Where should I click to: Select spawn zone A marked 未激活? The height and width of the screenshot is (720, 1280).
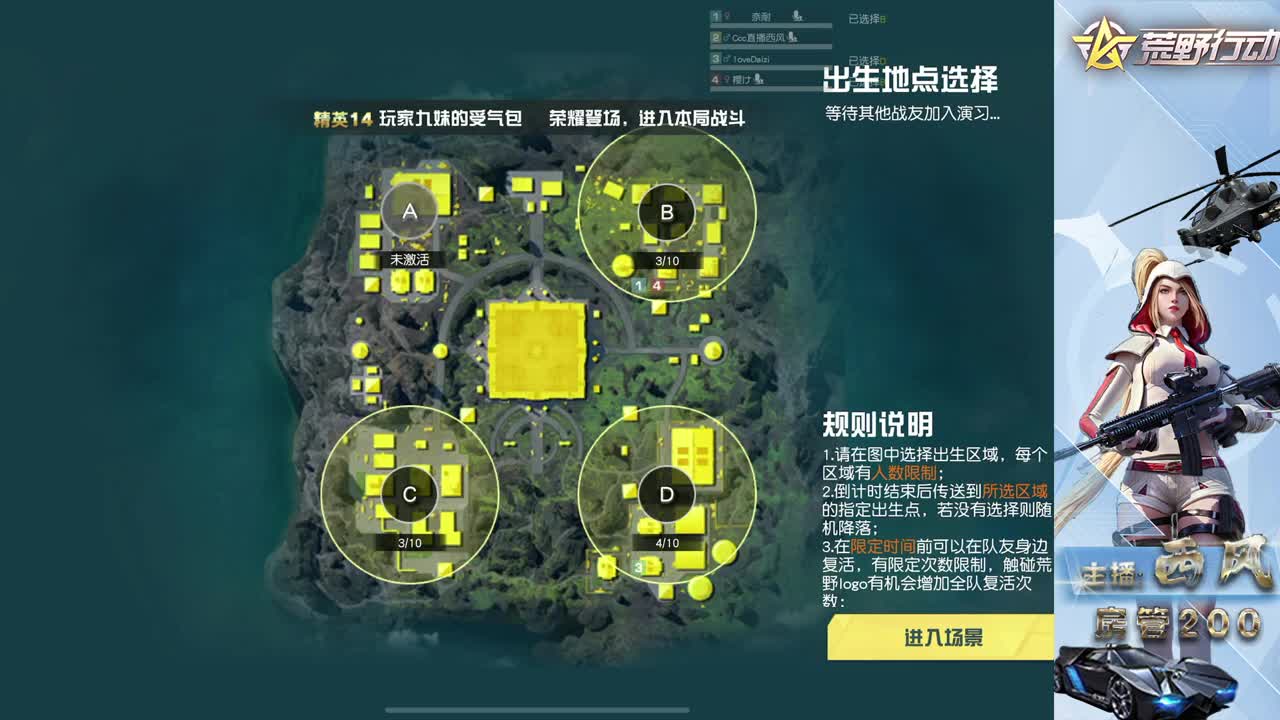point(408,210)
